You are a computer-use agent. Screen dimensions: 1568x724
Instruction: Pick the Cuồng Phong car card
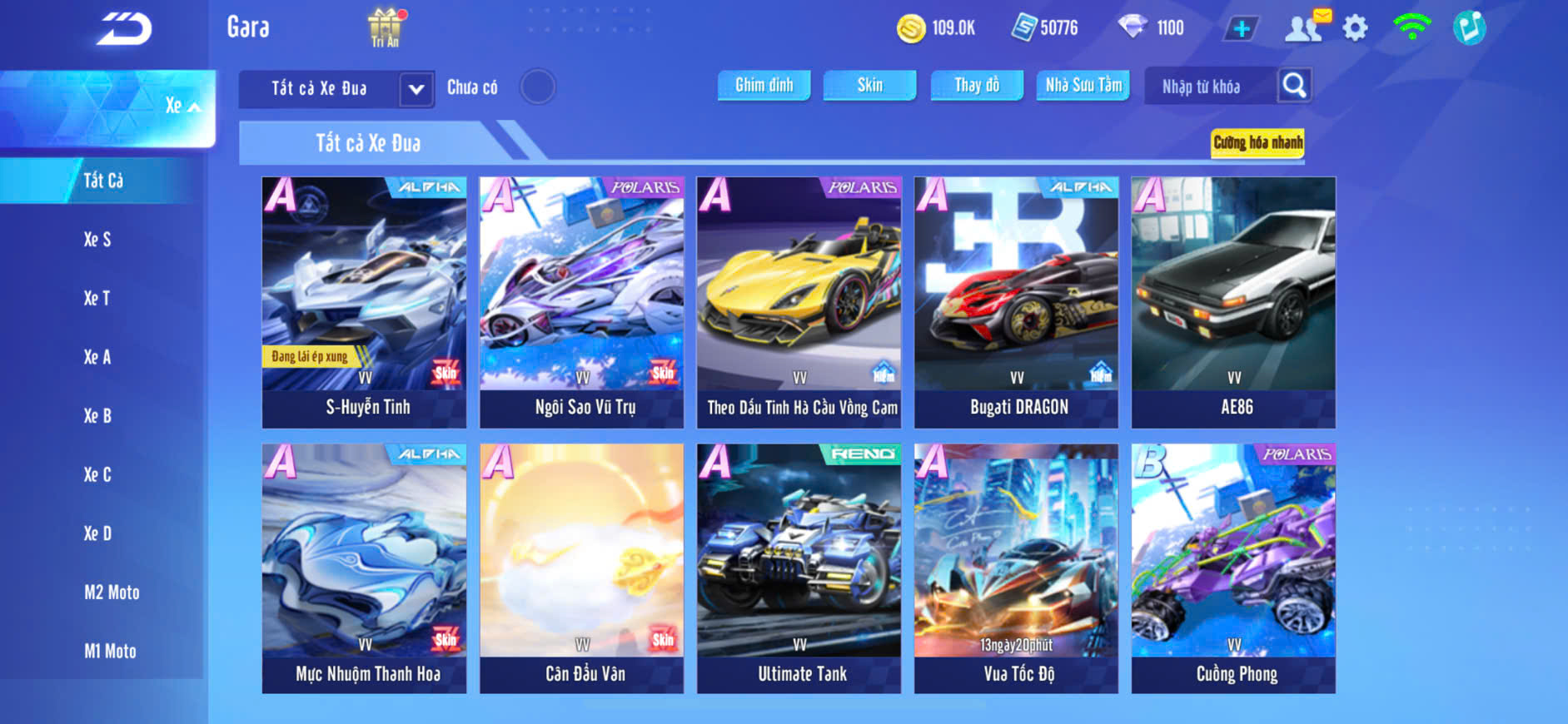(1233, 568)
